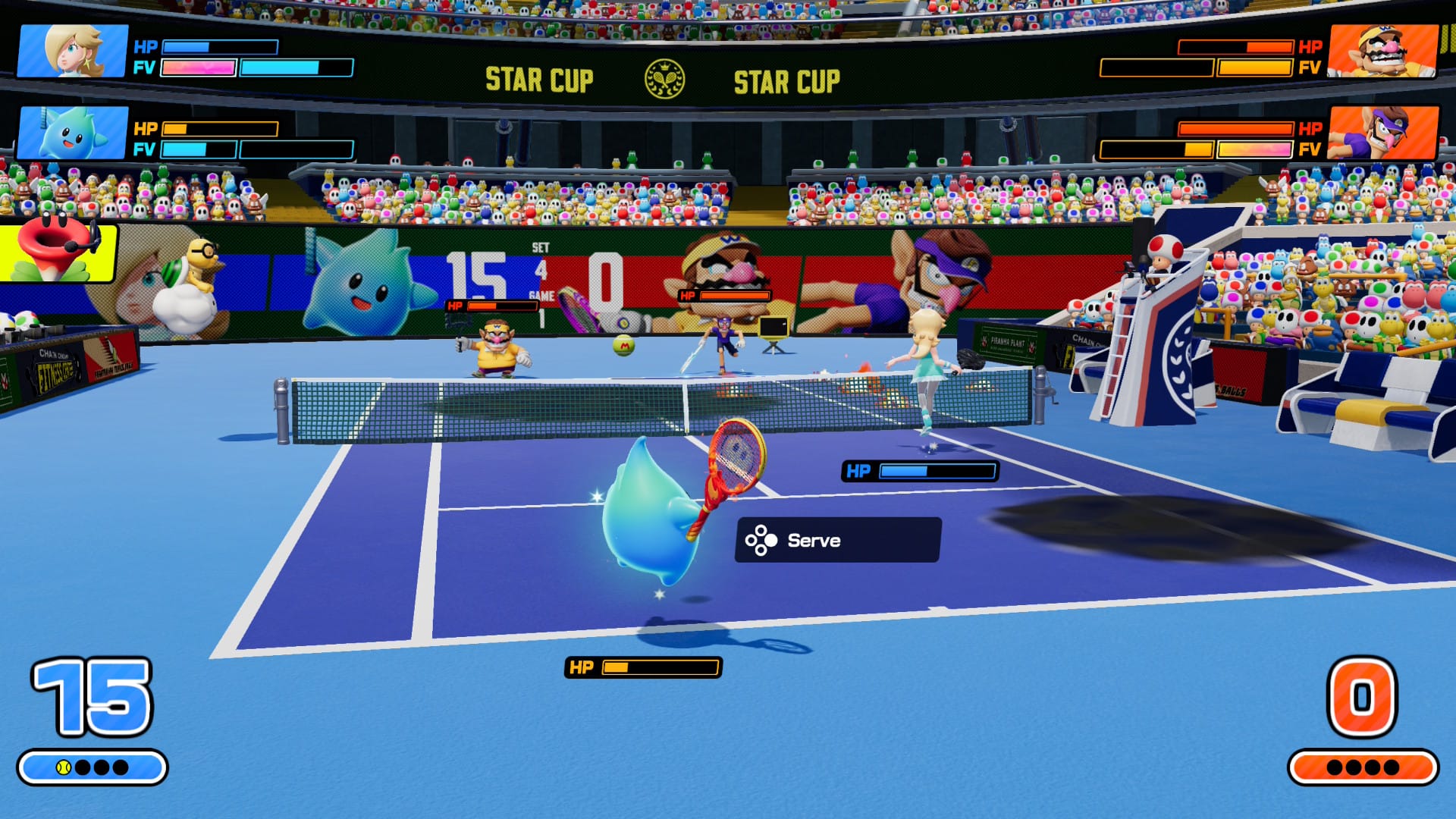The width and height of the screenshot is (1456, 819).
Task: Click Wario's opponent portrait
Action: [x=1383, y=51]
